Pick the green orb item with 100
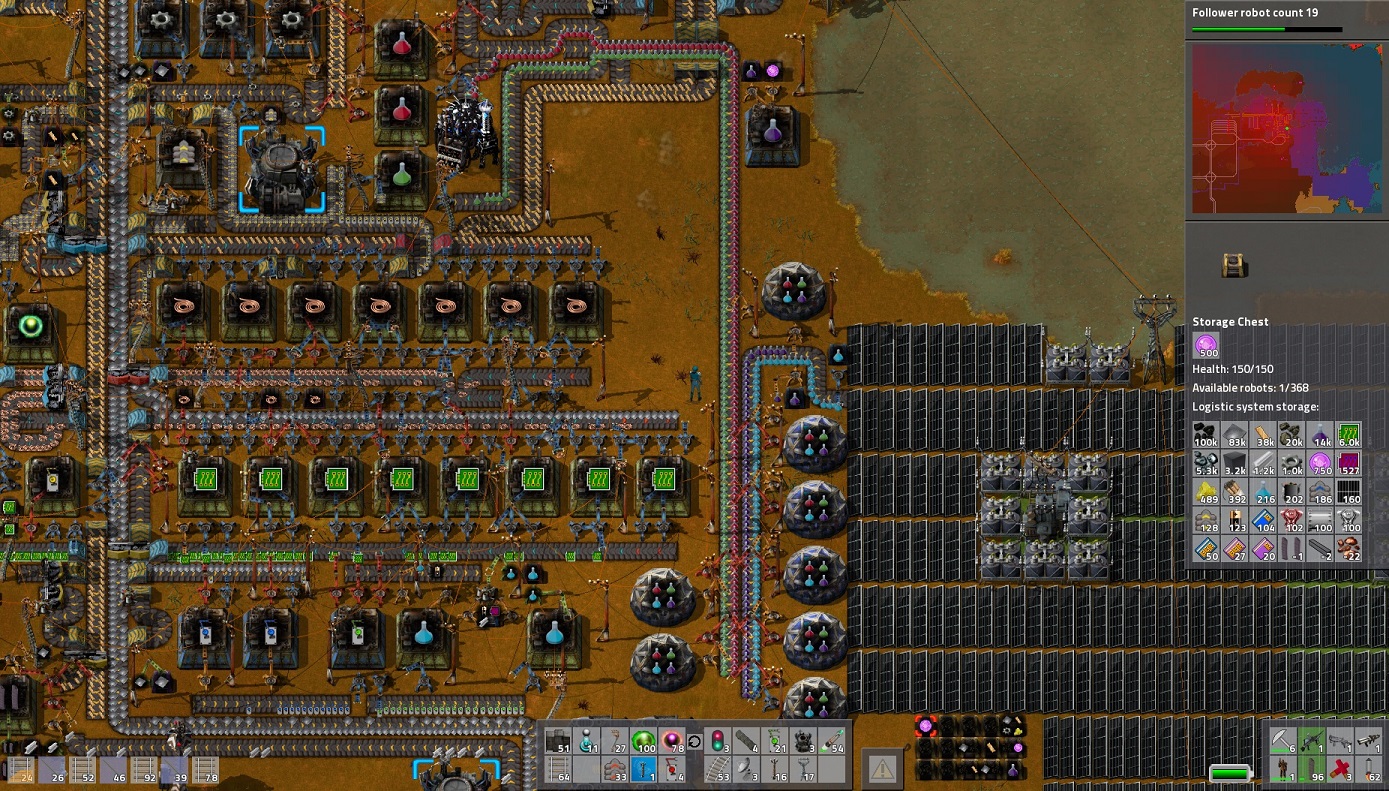The image size is (1389, 791). (x=643, y=741)
